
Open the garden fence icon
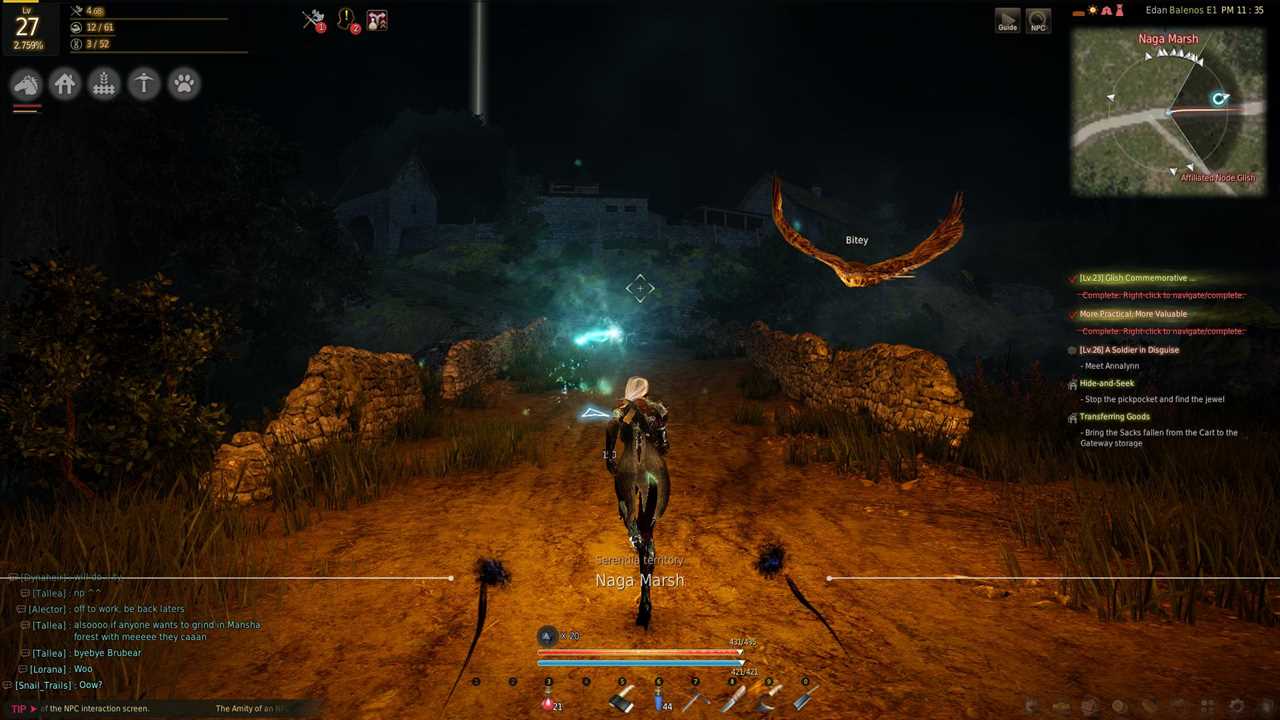pos(104,85)
